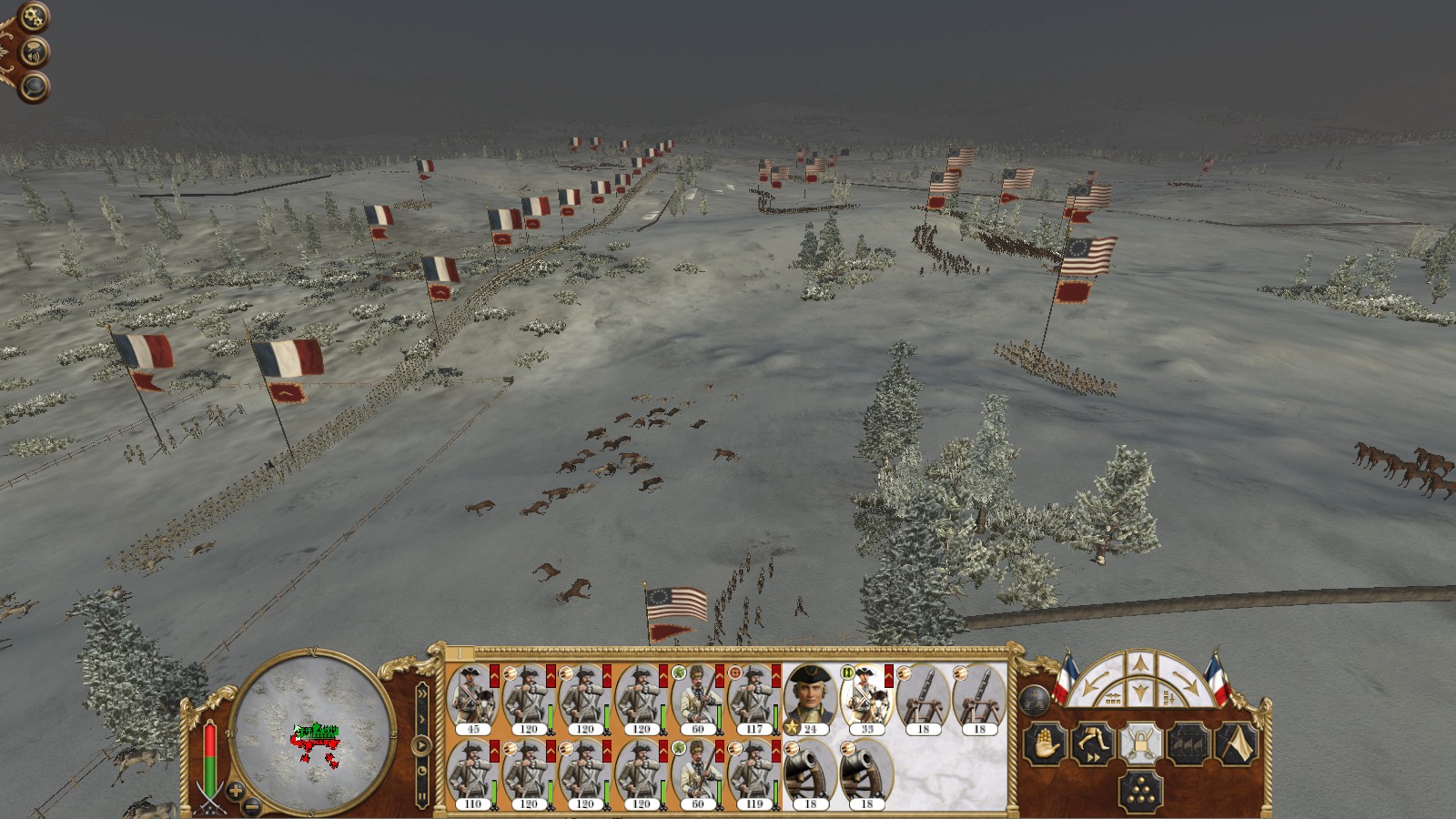
Task: Zoom out the minimap with minus button
Action: click(x=253, y=806)
